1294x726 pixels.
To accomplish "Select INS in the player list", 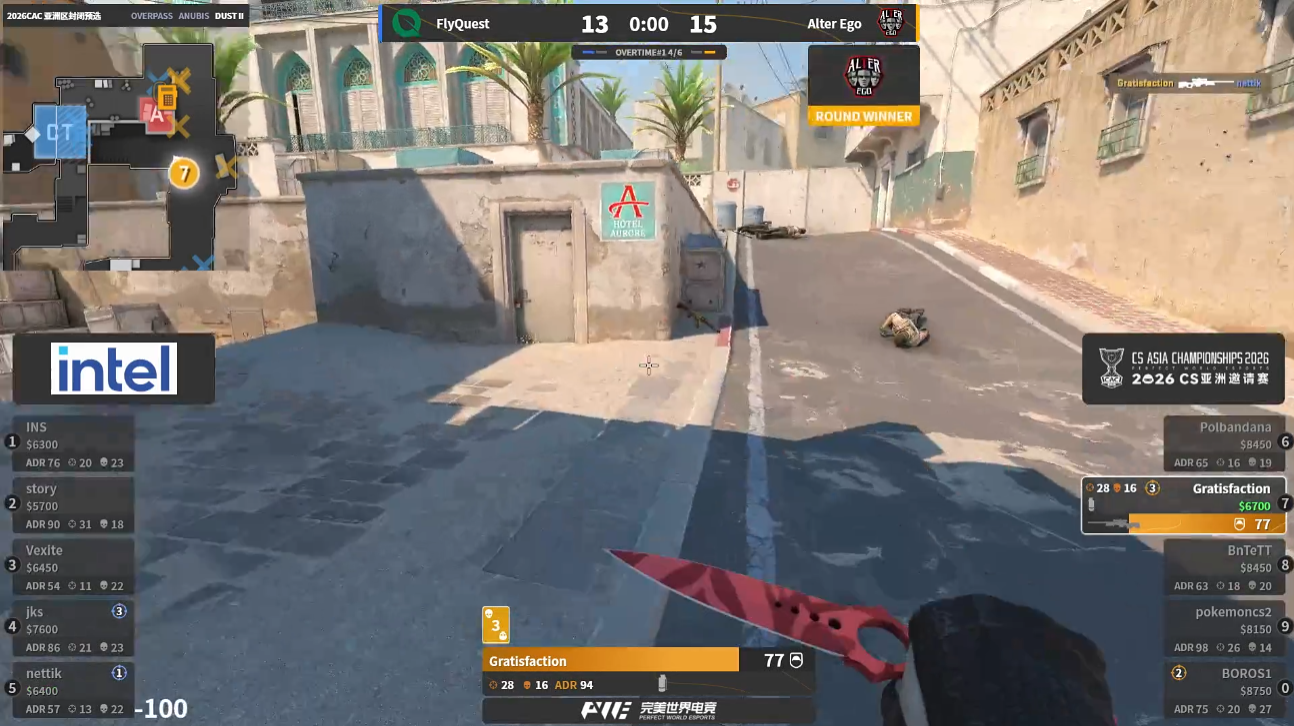I will pyautogui.click(x=73, y=444).
